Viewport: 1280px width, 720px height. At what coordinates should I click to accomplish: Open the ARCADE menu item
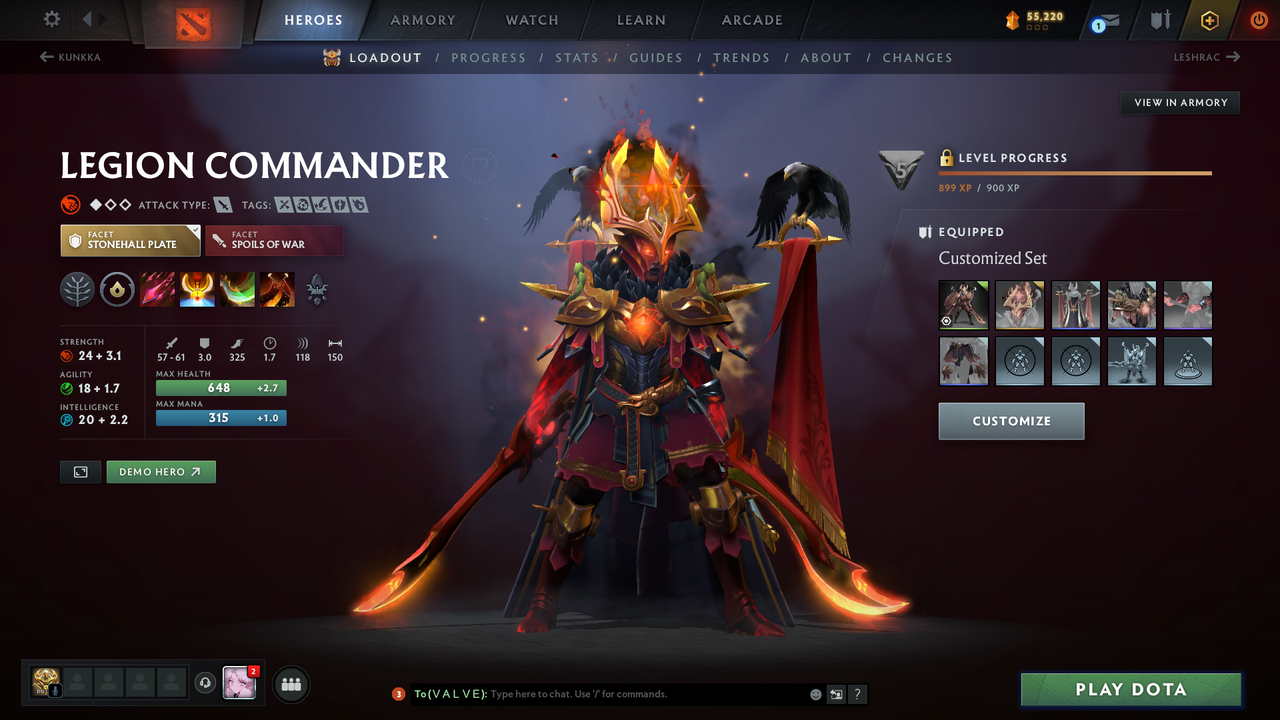751,19
